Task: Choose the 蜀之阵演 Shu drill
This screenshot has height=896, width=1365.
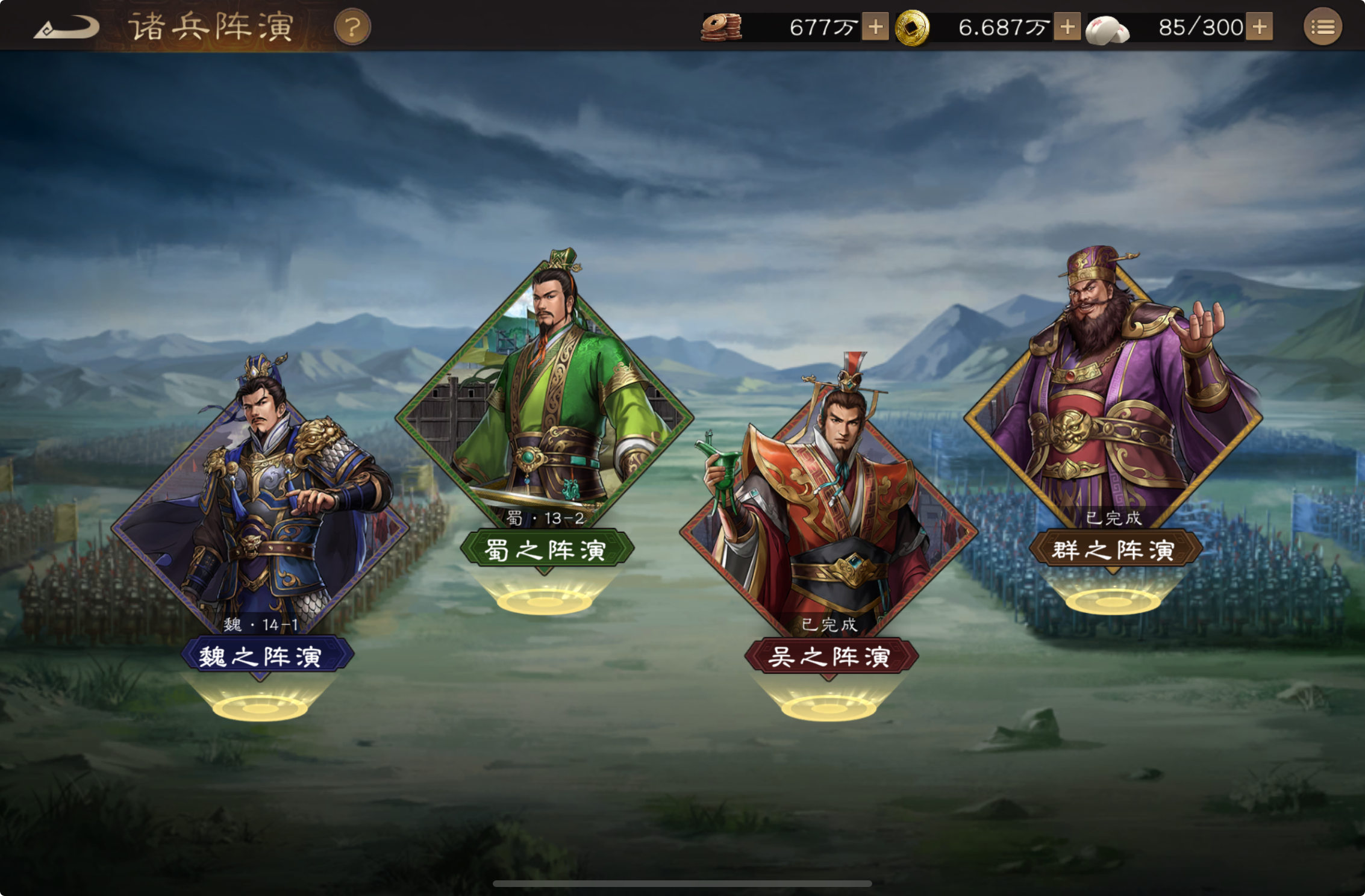Action: pyautogui.click(x=545, y=549)
